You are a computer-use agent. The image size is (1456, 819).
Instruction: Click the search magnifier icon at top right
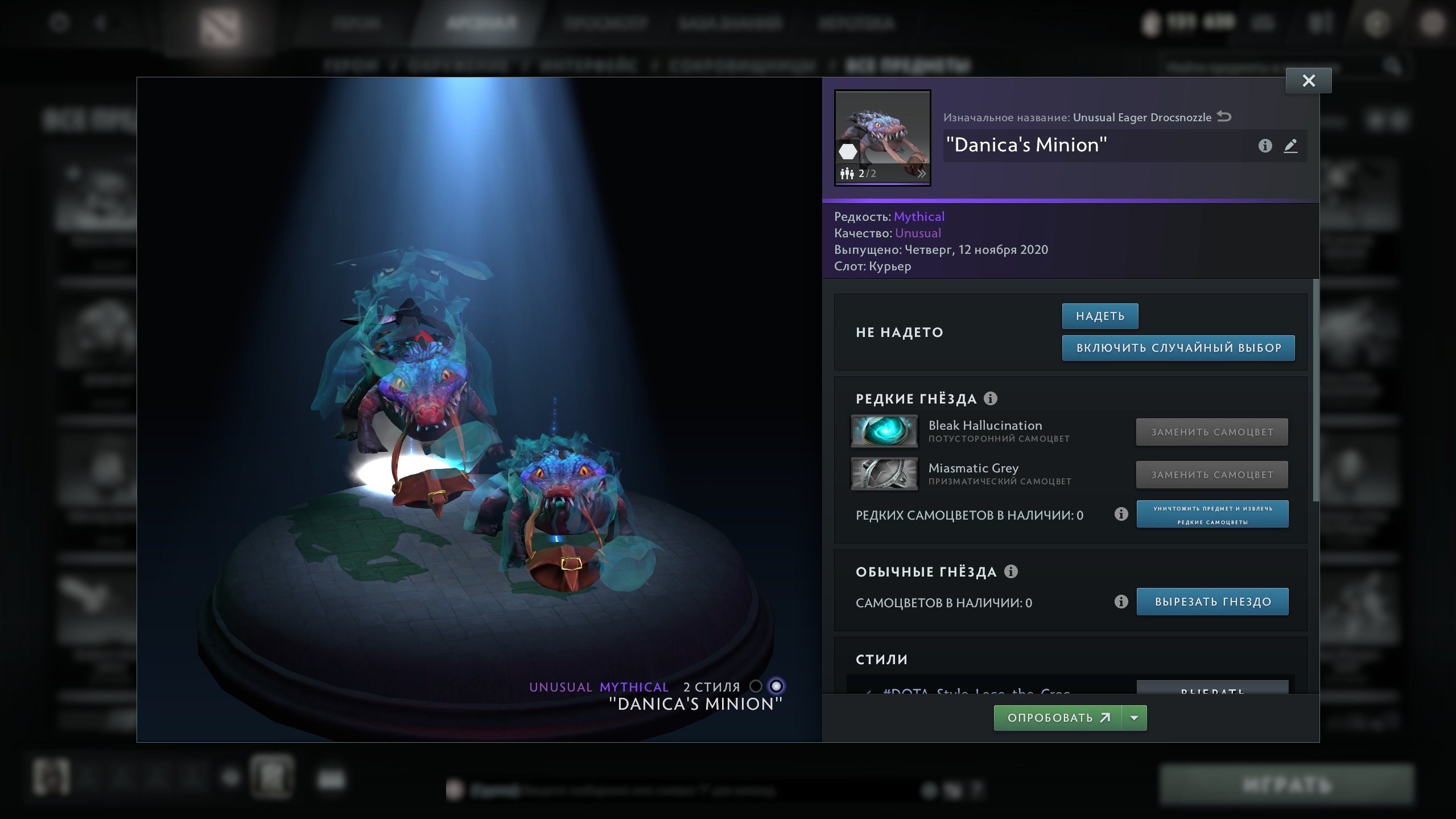[x=1393, y=64]
